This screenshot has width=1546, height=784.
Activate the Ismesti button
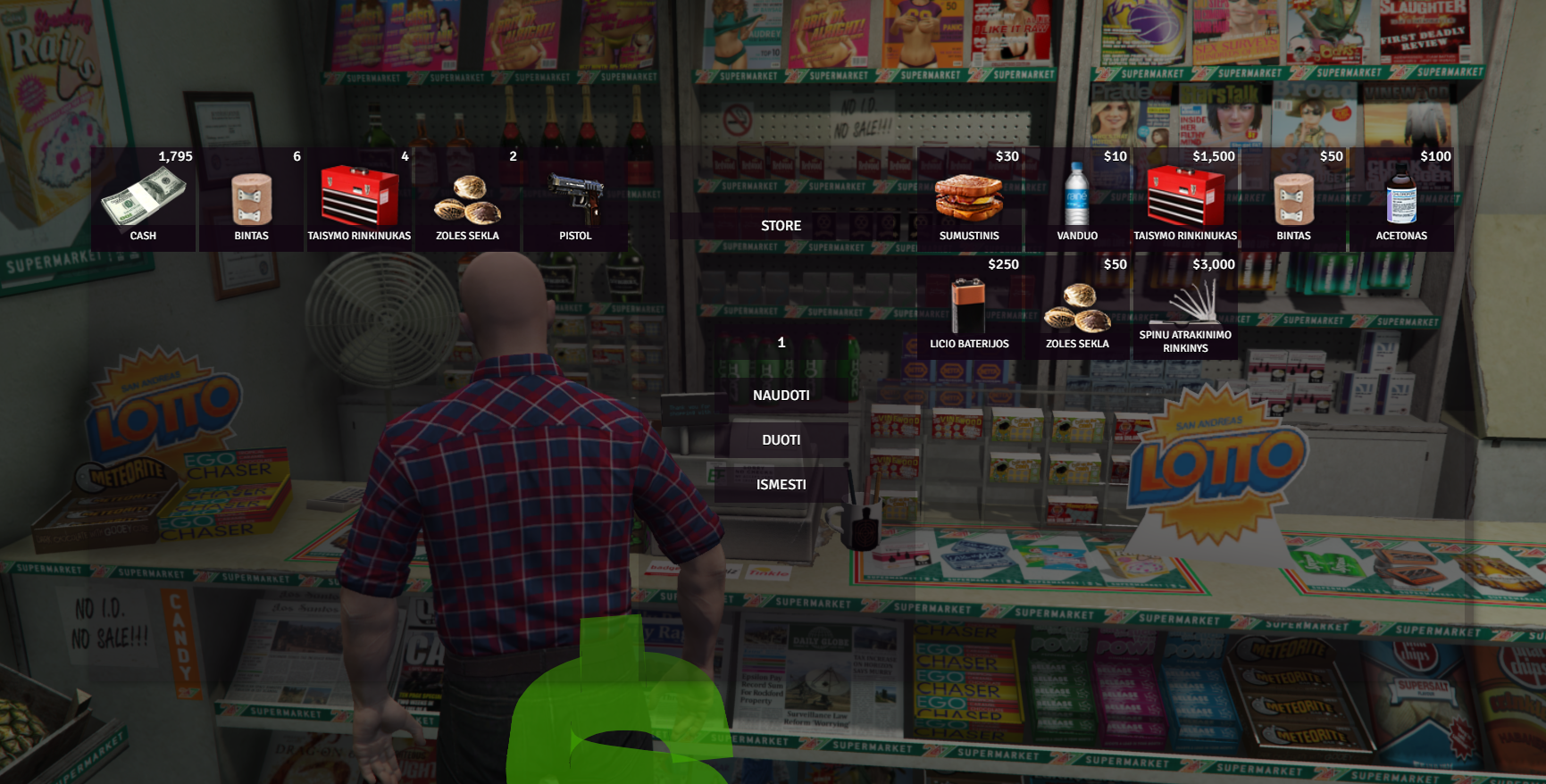(x=781, y=485)
